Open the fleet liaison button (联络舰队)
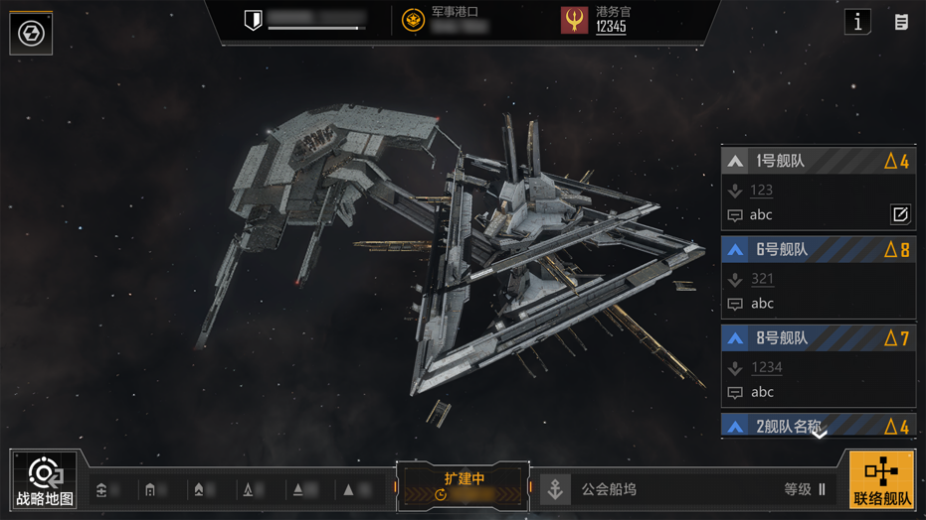Viewport: 926px width, 520px height. click(882, 480)
